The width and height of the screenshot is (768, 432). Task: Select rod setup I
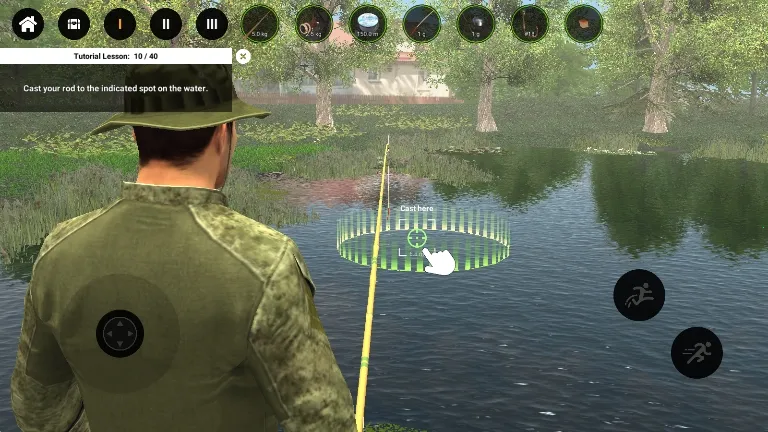pyautogui.click(x=119, y=24)
